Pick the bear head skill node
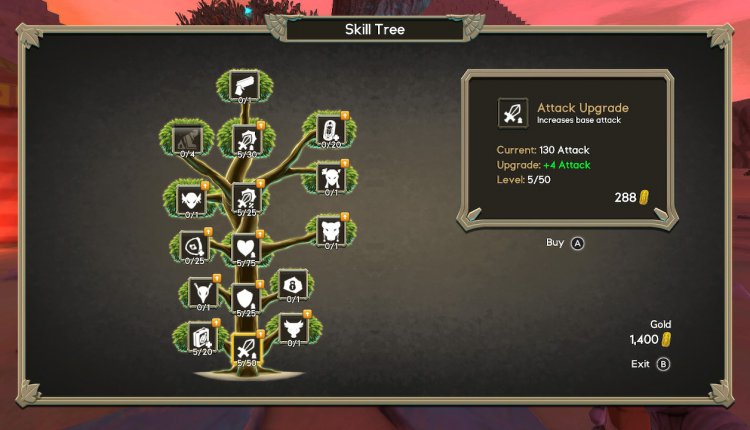The width and height of the screenshot is (750, 430). 331,230
